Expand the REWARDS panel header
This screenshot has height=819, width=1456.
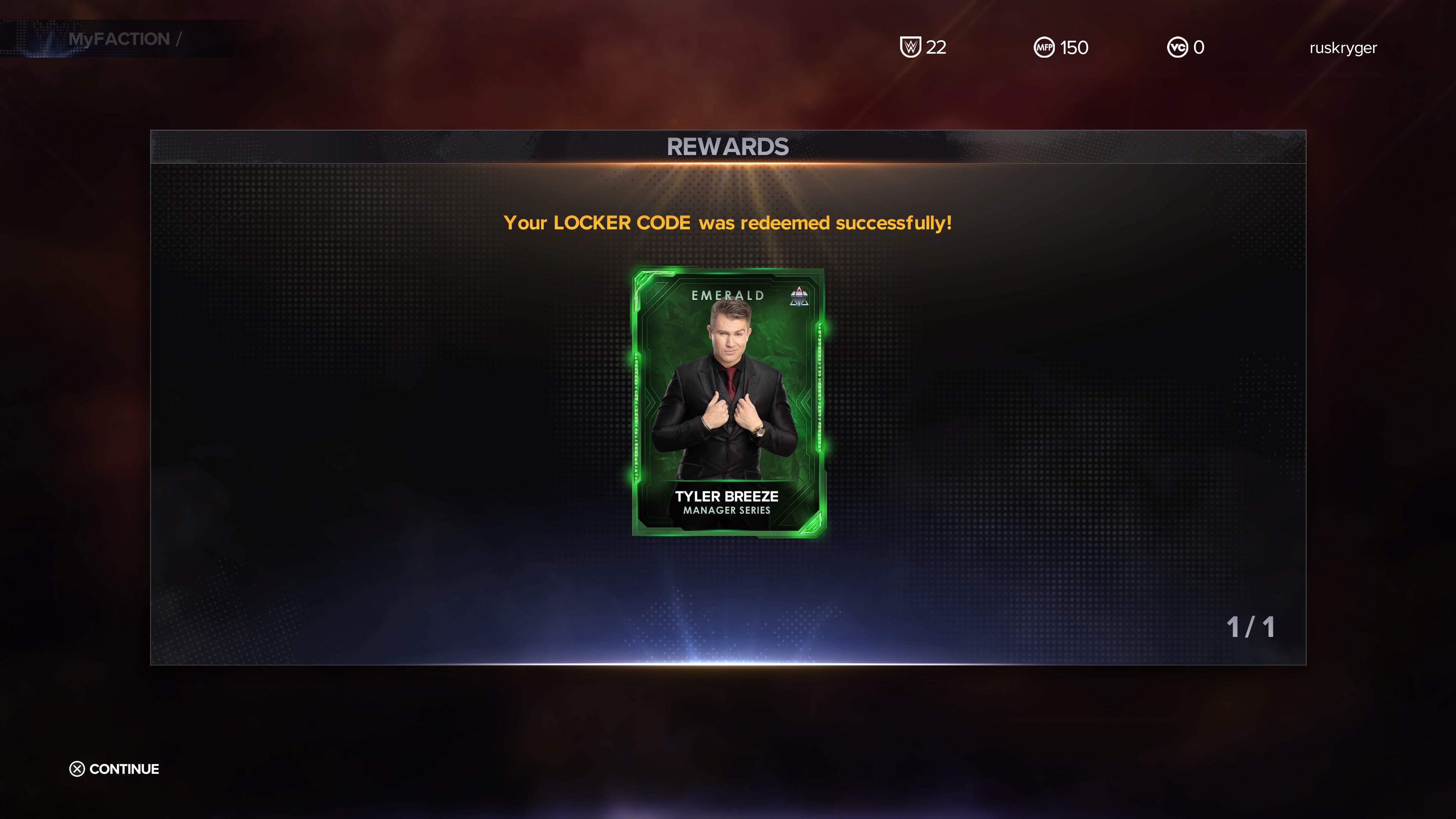coord(728,146)
